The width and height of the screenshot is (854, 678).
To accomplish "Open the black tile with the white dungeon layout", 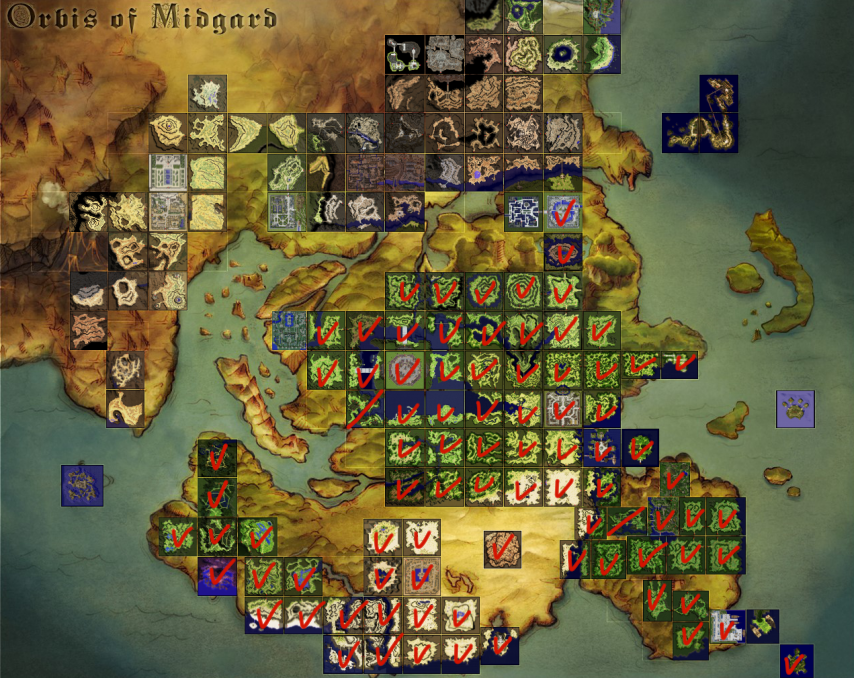I will 404,55.
